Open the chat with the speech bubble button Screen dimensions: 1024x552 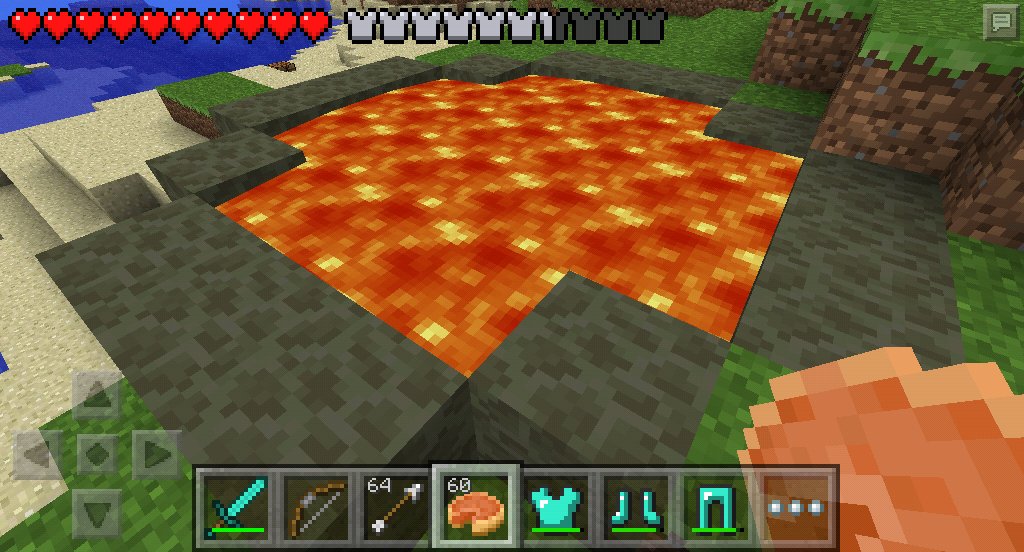point(998,23)
